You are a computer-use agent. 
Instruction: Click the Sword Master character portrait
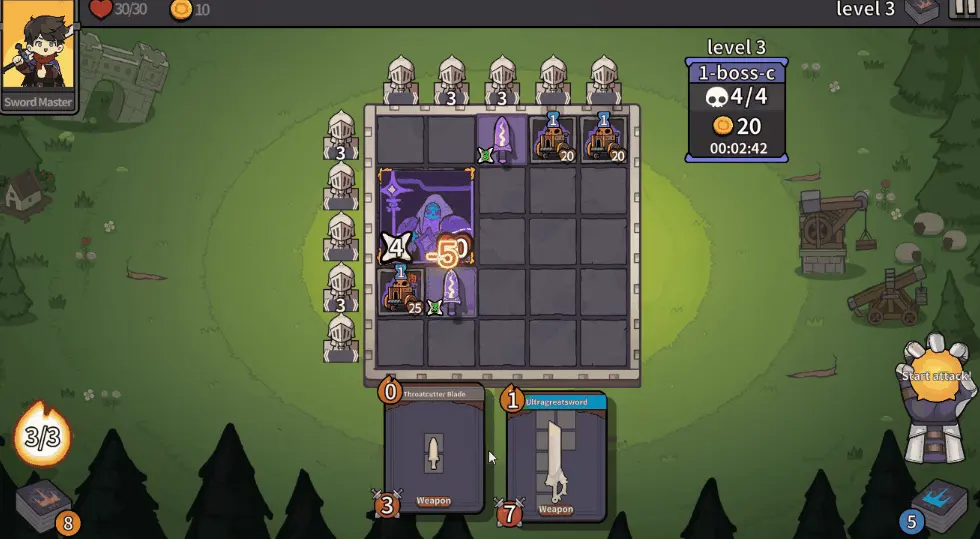pyautogui.click(x=38, y=55)
